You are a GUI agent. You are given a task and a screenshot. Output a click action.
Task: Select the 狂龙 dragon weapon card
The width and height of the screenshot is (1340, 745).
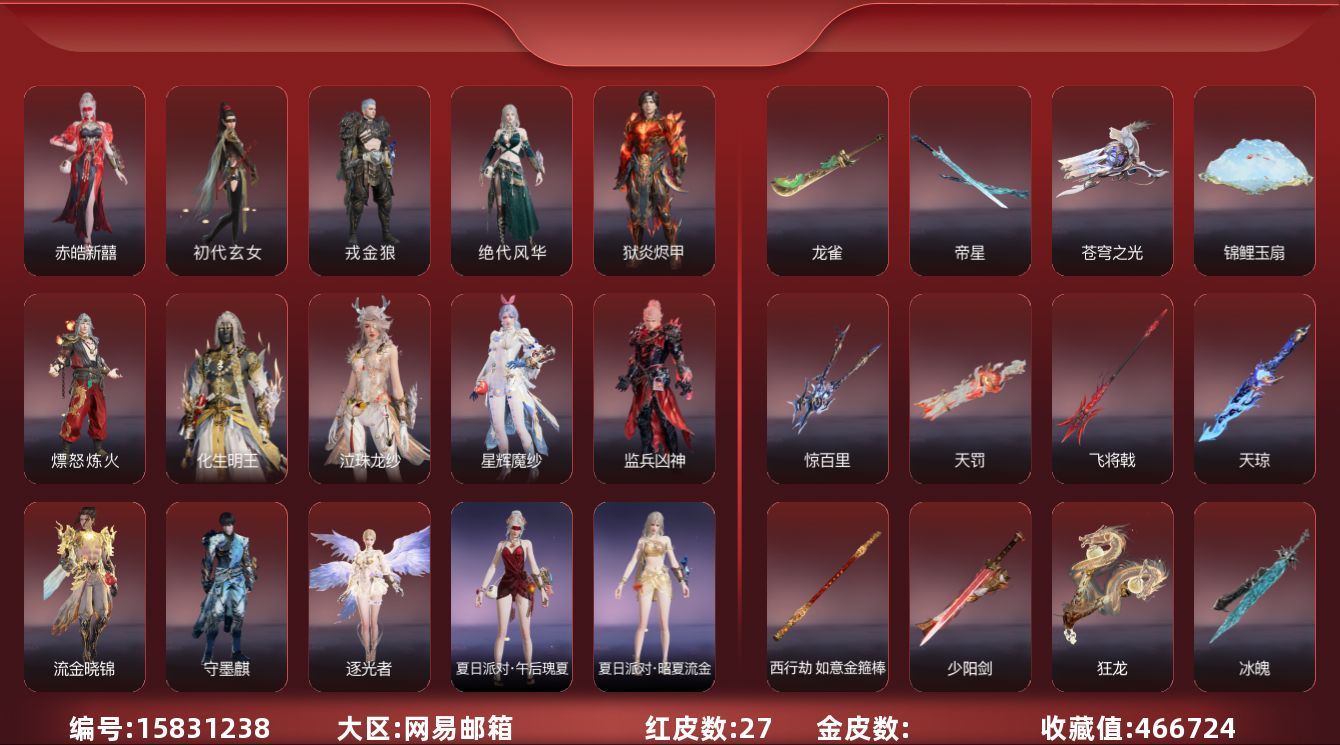click(x=1112, y=596)
